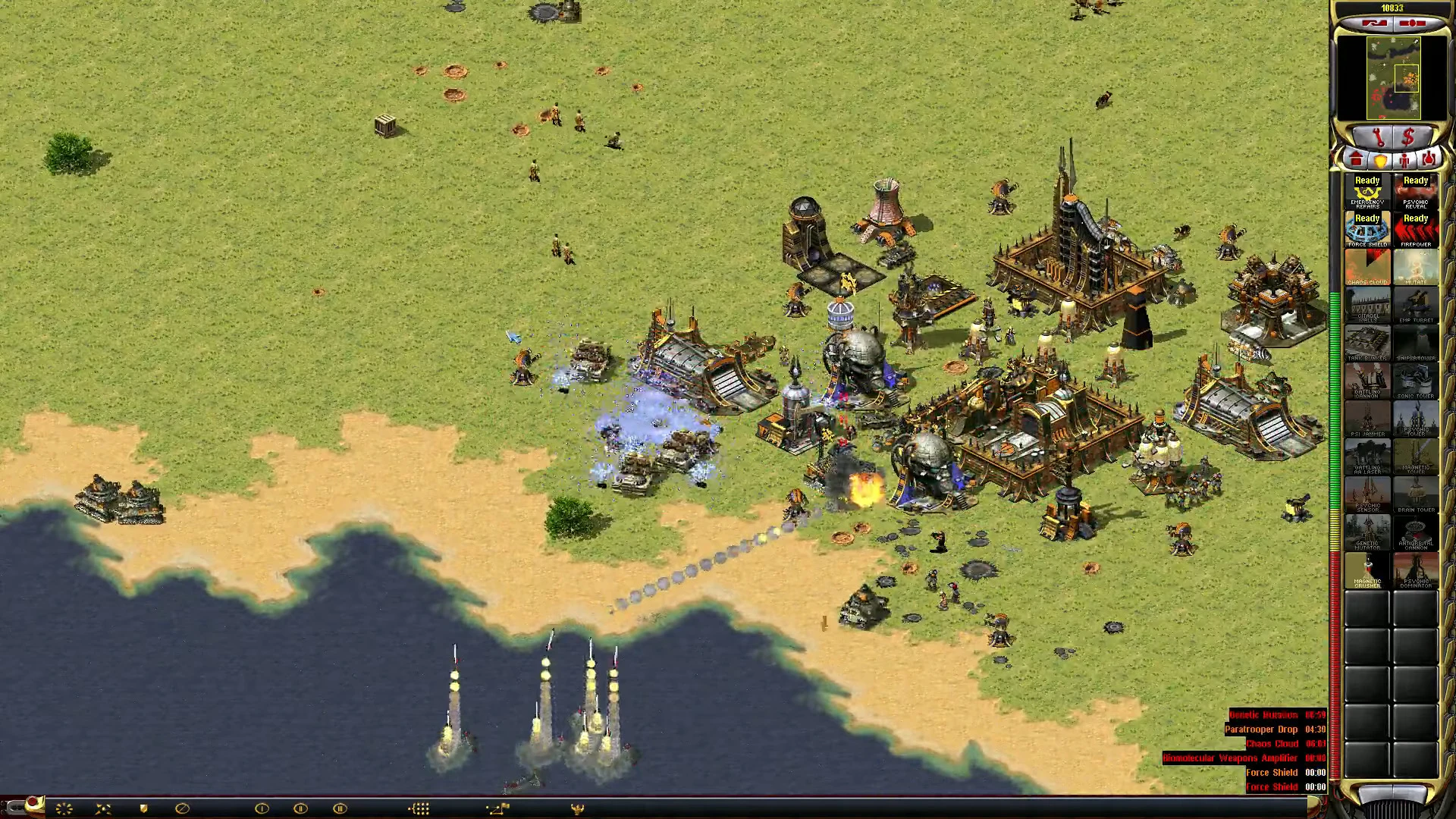Select control group I on command bar
The width and height of the screenshot is (1456, 819).
(x=262, y=808)
